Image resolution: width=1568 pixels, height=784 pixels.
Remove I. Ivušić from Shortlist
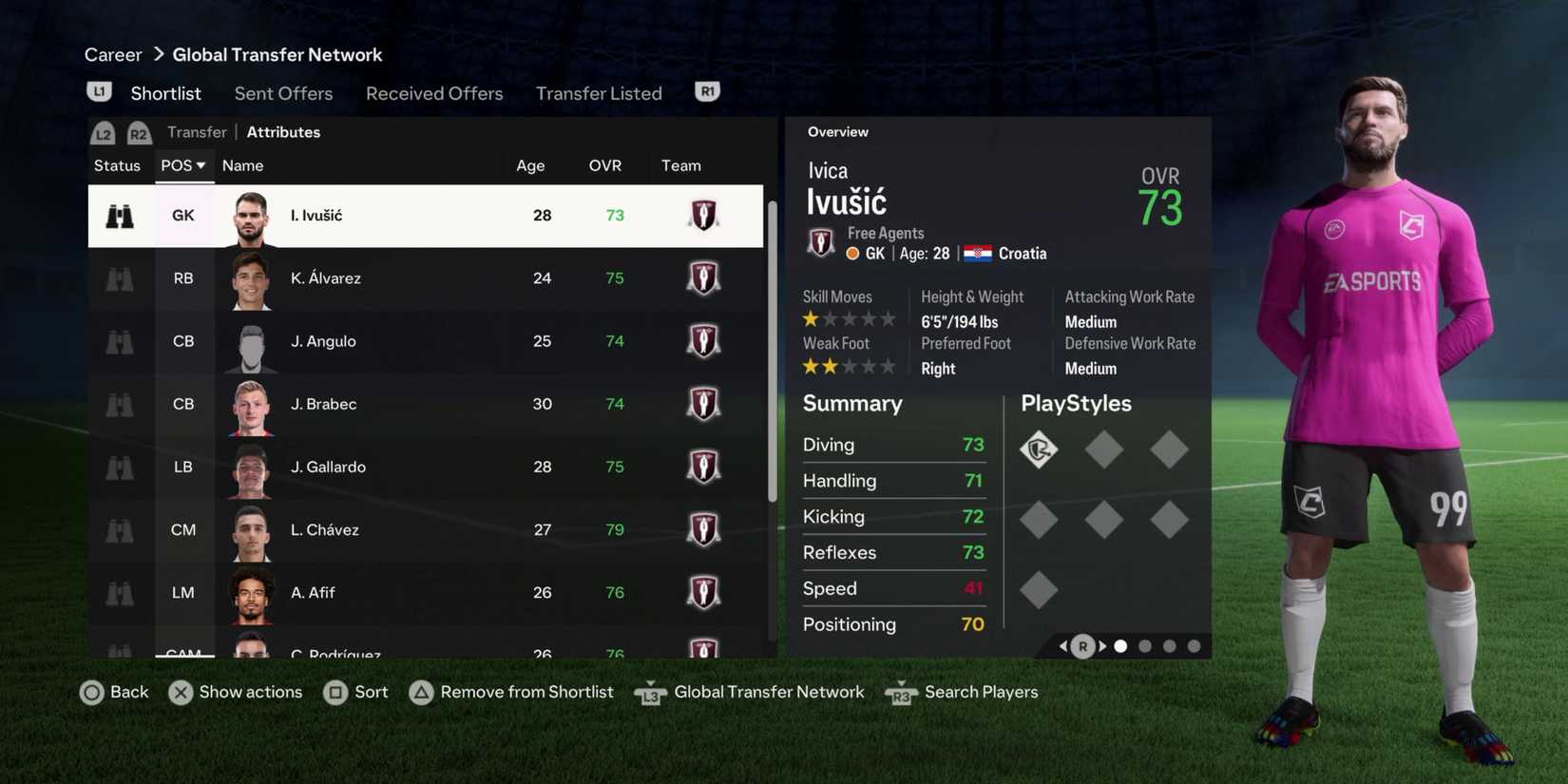[x=421, y=692]
